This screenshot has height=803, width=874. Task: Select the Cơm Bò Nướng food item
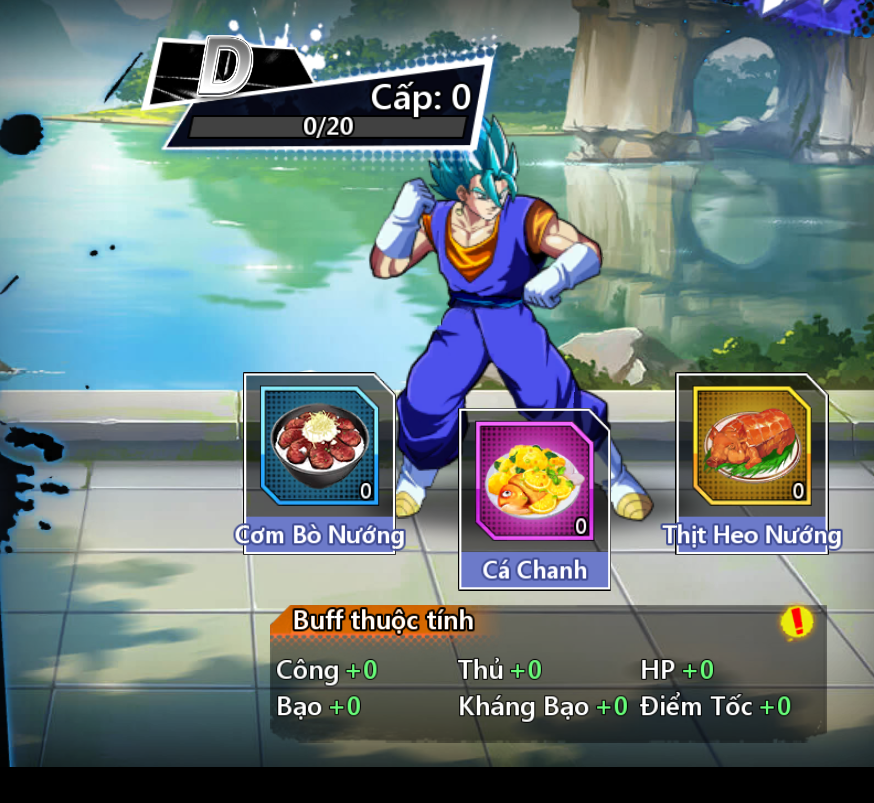[319, 446]
